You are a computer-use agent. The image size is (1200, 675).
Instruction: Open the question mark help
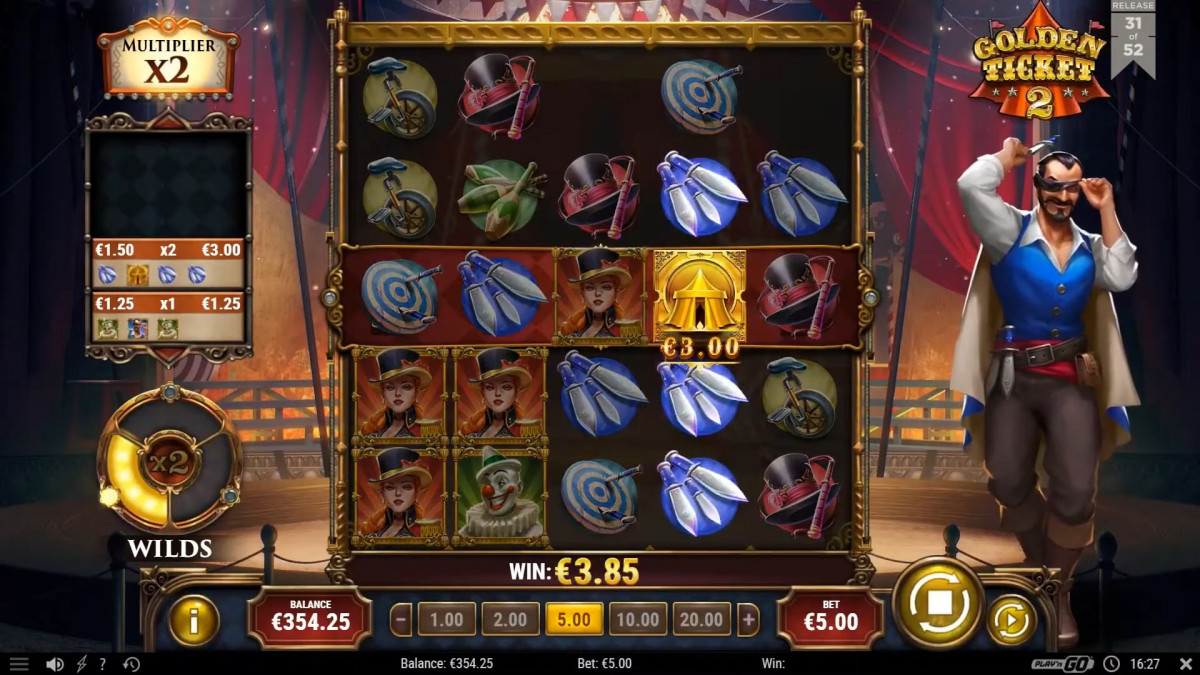pyautogui.click(x=104, y=664)
